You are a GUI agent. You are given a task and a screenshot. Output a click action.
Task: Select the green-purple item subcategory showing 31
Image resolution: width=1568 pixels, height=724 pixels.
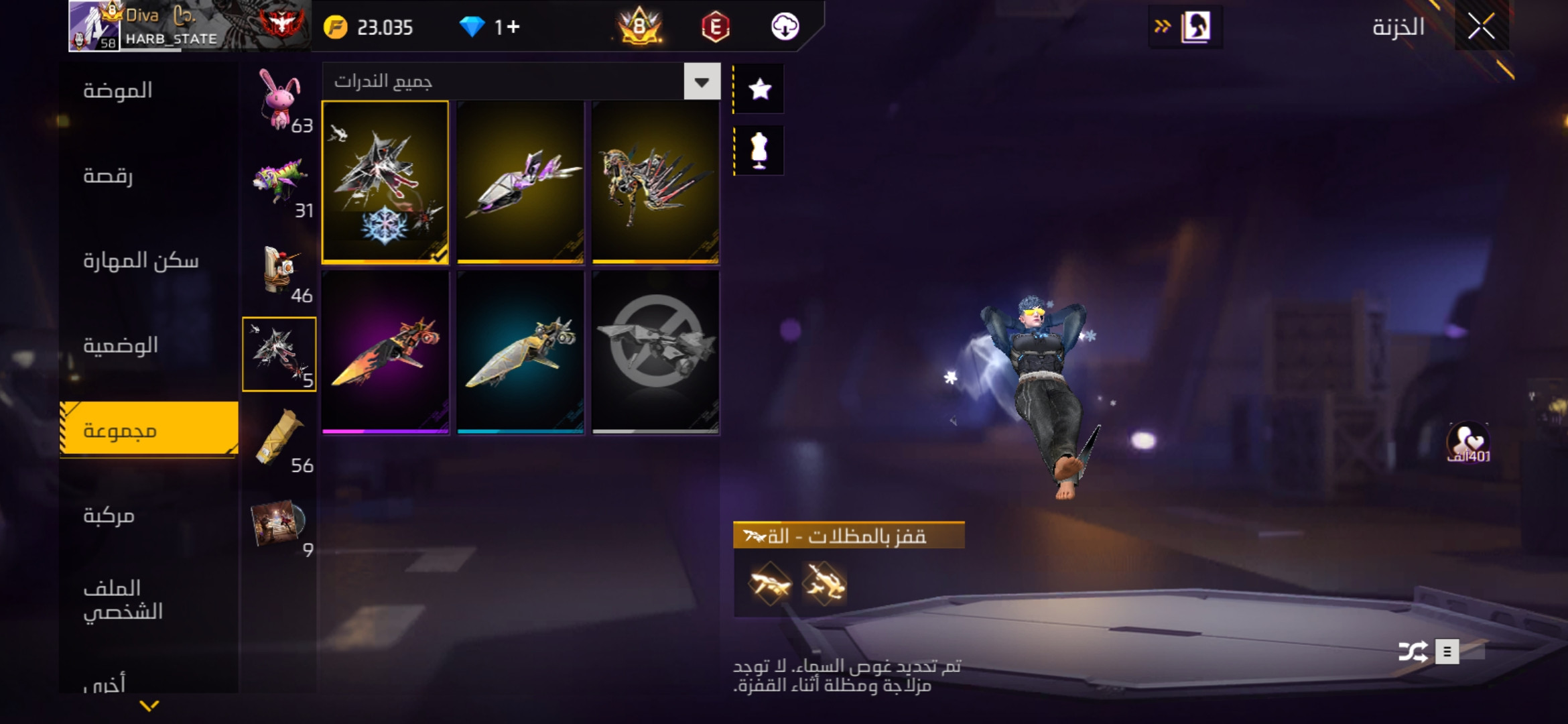click(x=280, y=186)
